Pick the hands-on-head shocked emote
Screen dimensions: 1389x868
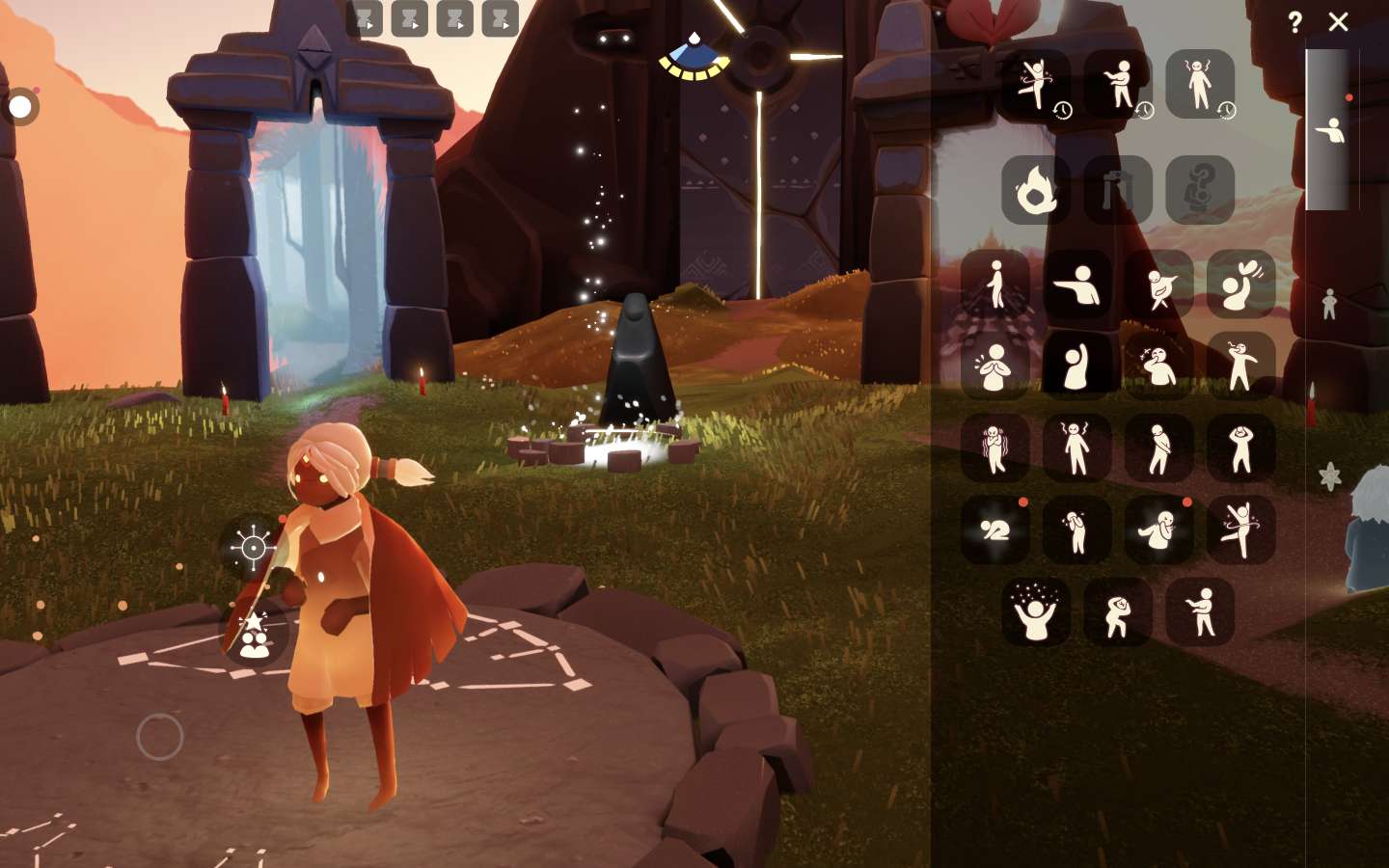(1240, 448)
